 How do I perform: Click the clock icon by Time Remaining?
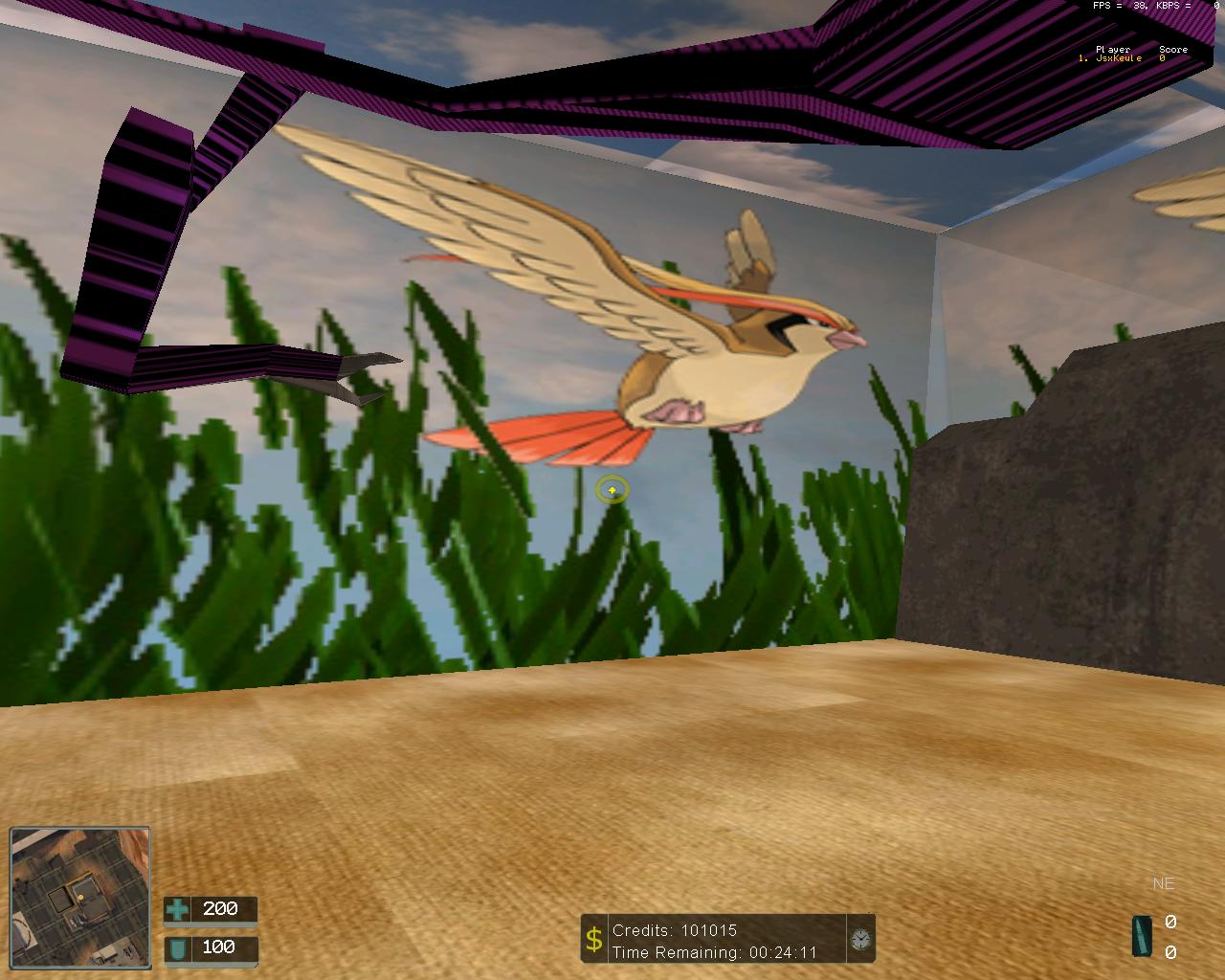(859, 940)
